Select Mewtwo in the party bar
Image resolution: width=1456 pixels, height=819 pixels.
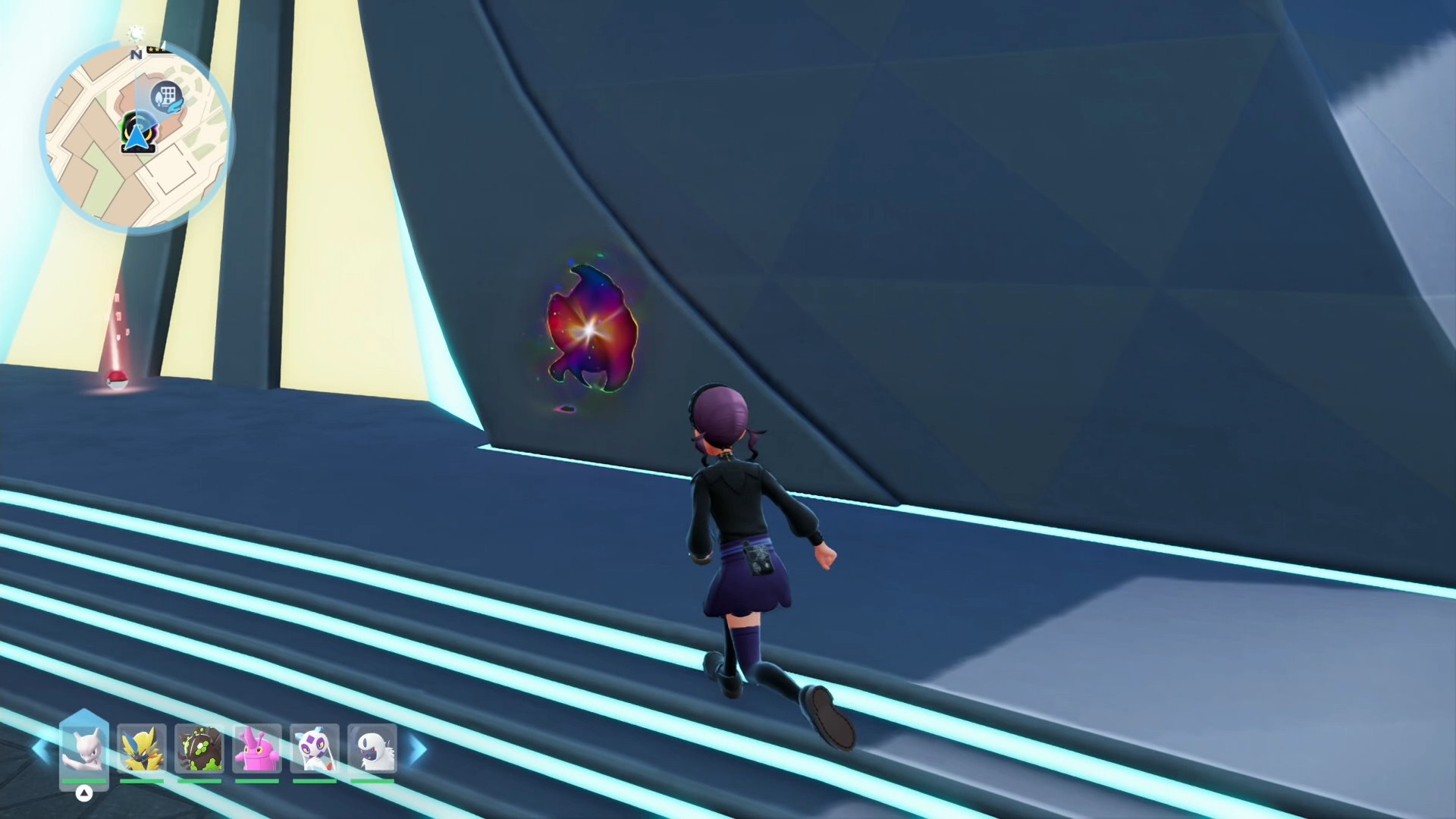pos(83,748)
